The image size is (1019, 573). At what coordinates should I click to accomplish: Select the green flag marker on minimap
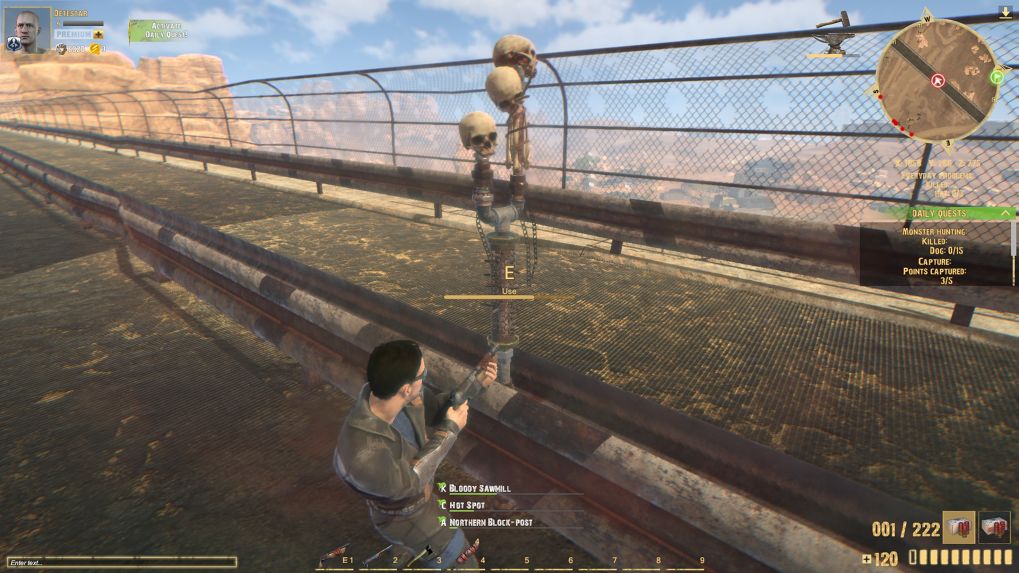click(x=996, y=76)
